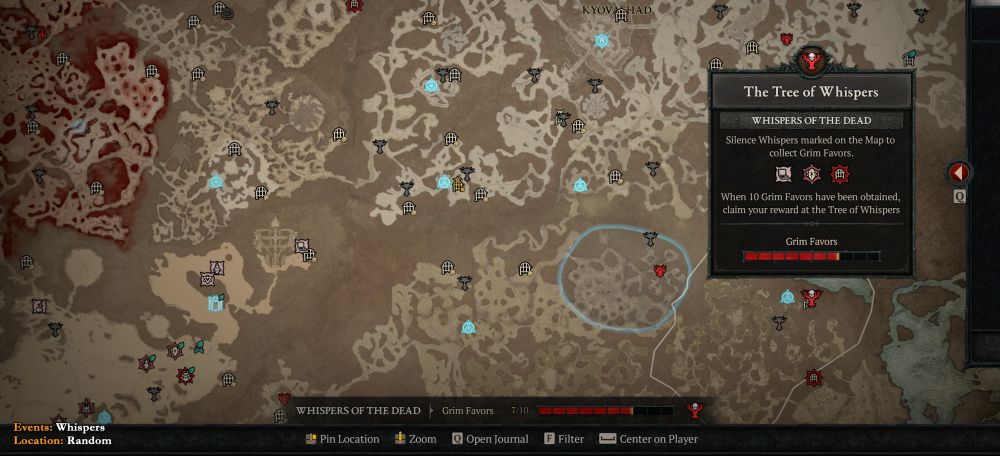The height and width of the screenshot is (456, 1000).
Task: Click the glowing blue dungeon gate with a leaf
Action: [x=215, y=302]
